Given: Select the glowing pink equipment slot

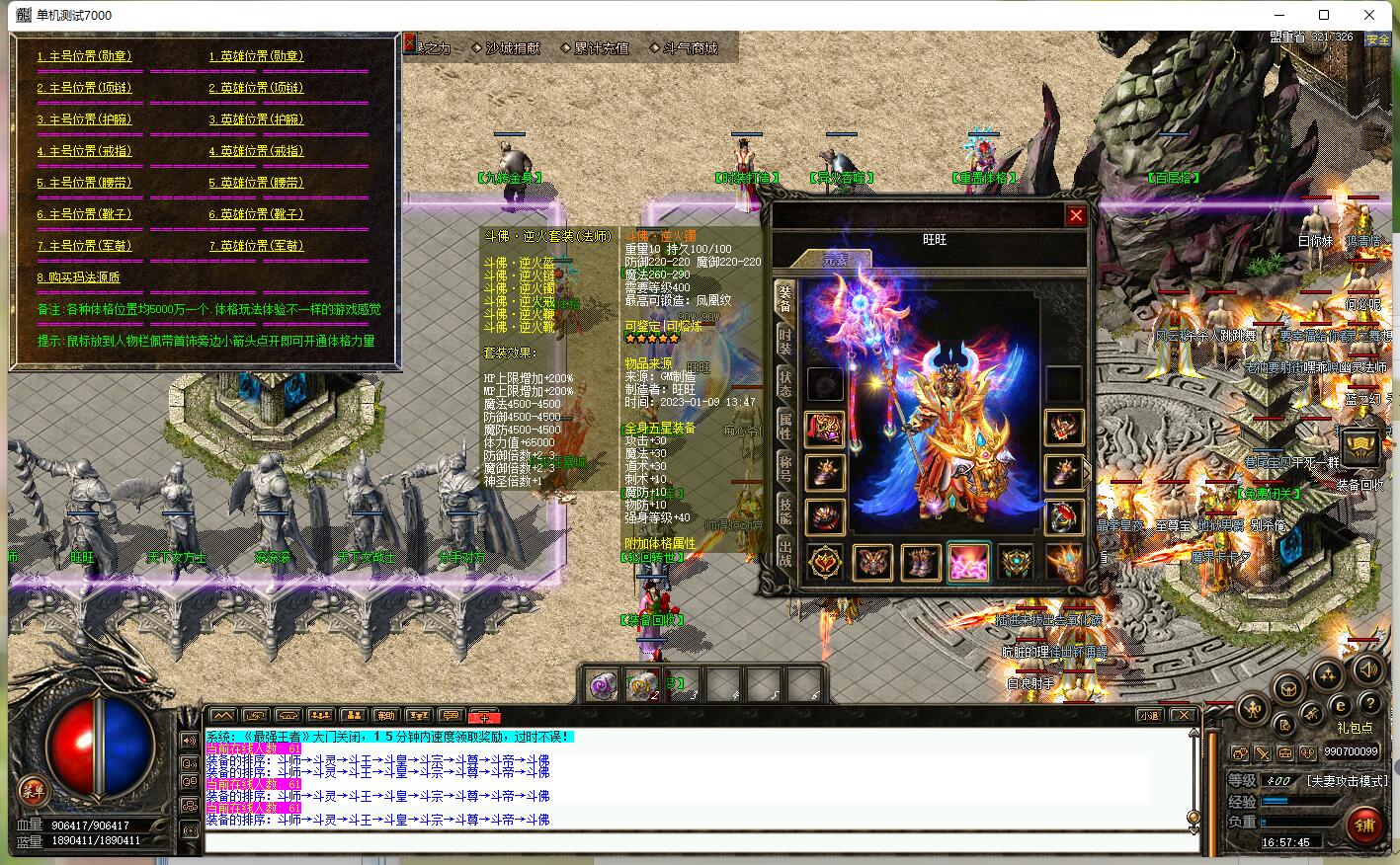Looking at the screenshot, I should point(968,563).
